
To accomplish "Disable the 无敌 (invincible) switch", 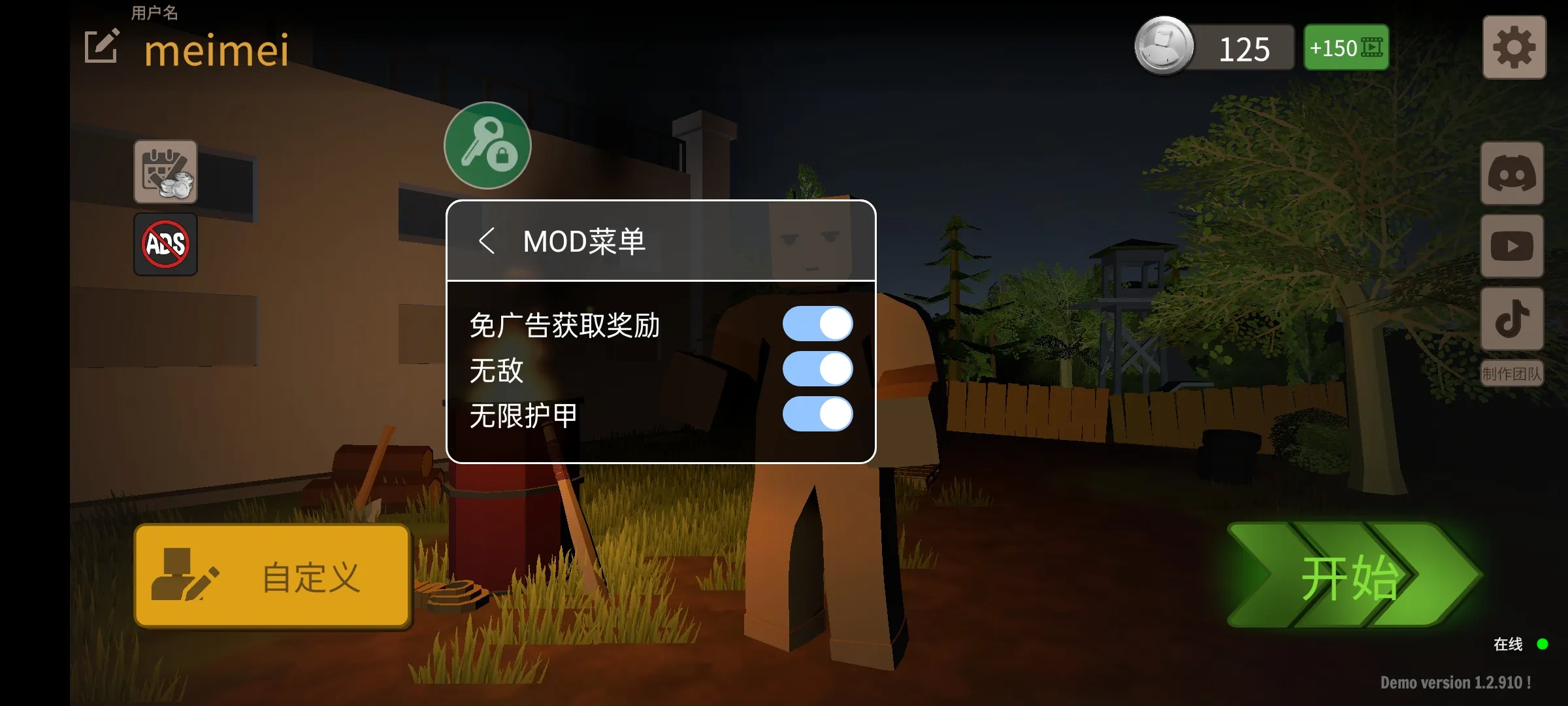I will [817, 369].
